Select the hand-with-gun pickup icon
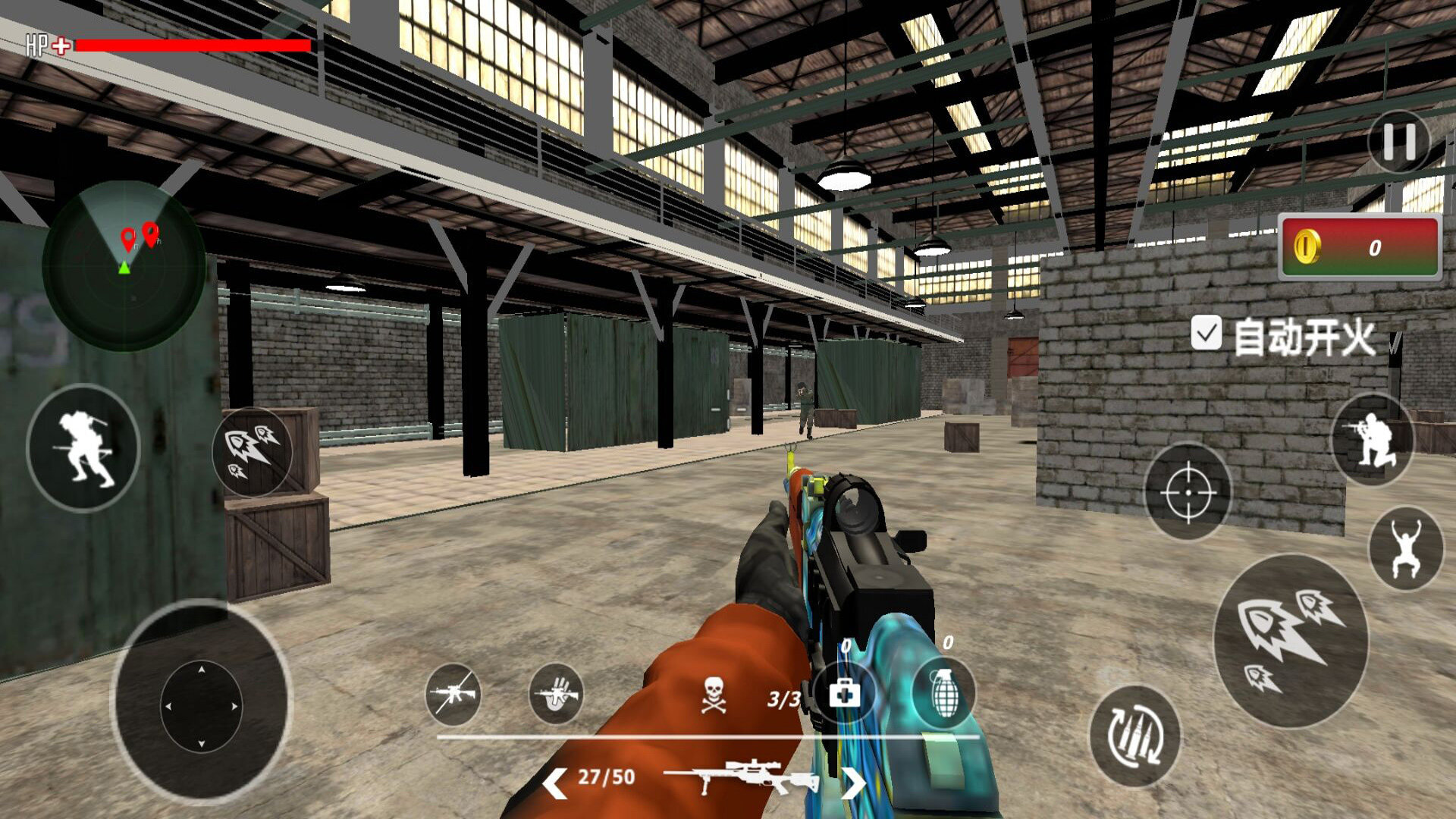Image resolution: width=1456 pixels, height=819 pixels. click(556, 694)
